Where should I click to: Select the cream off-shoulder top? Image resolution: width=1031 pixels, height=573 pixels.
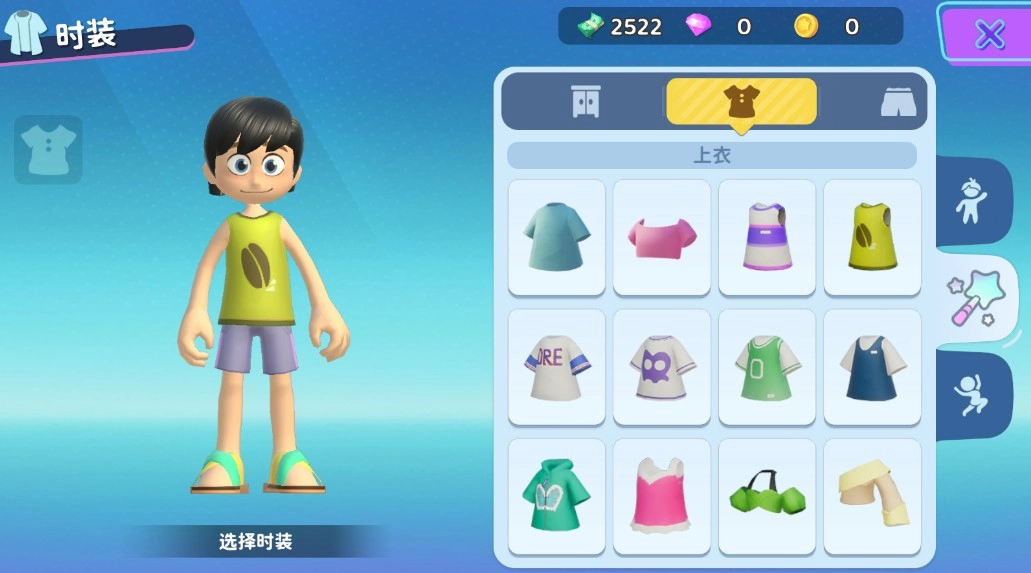[872, 496]
